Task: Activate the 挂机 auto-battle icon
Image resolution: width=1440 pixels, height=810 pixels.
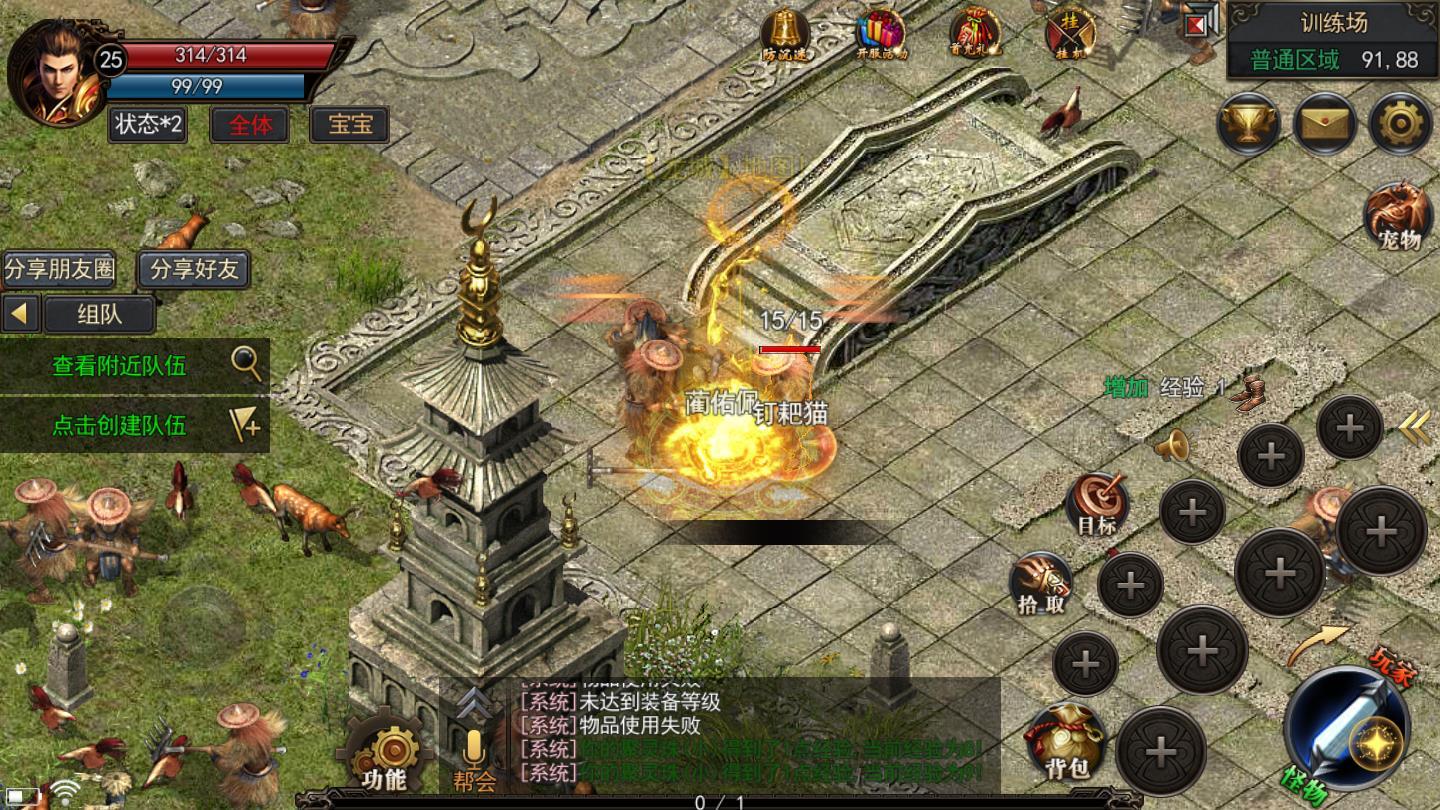Action: click(x=1069, y=35)
